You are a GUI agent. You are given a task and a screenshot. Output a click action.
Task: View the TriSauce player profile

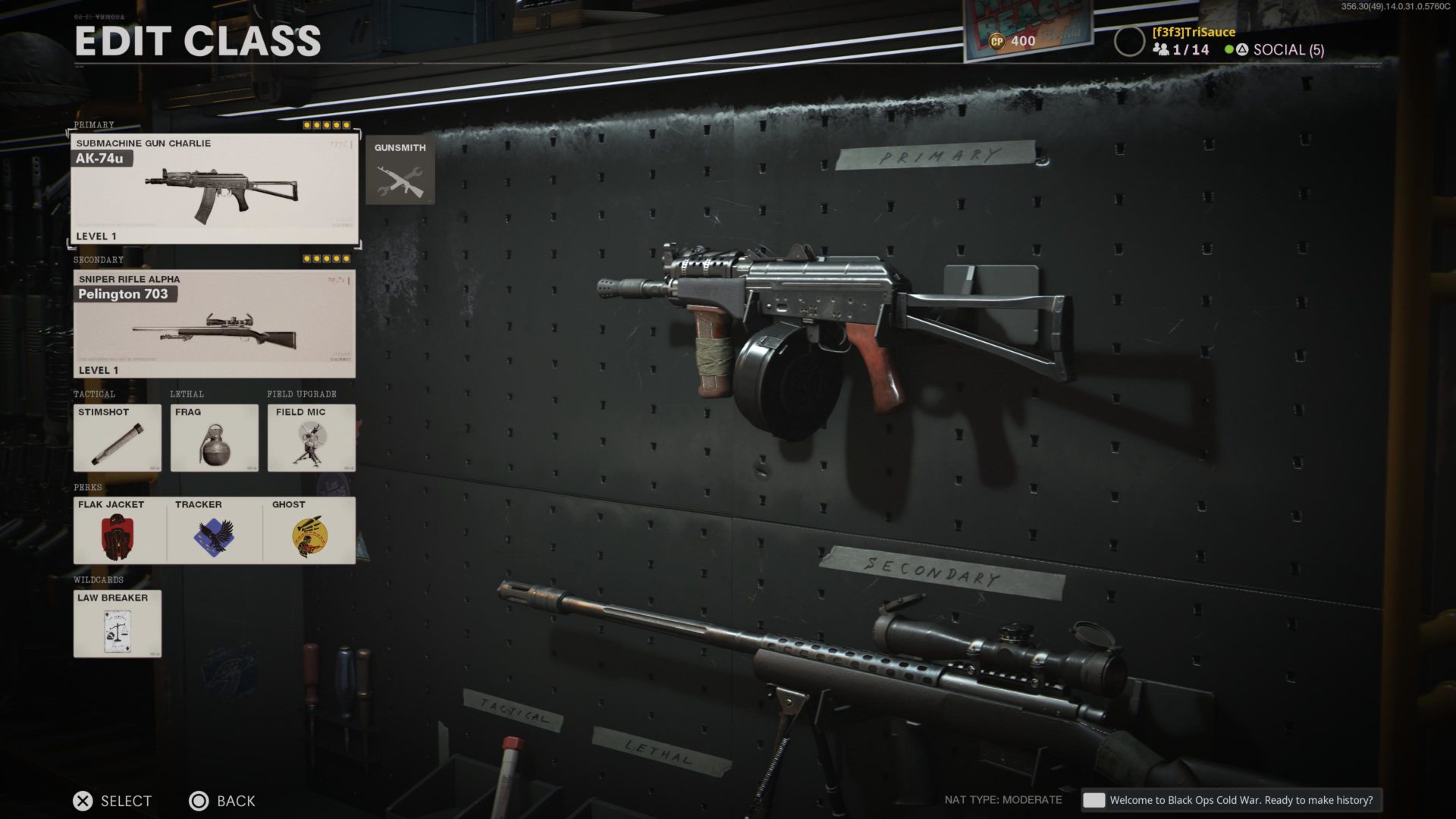point(1193,32)
